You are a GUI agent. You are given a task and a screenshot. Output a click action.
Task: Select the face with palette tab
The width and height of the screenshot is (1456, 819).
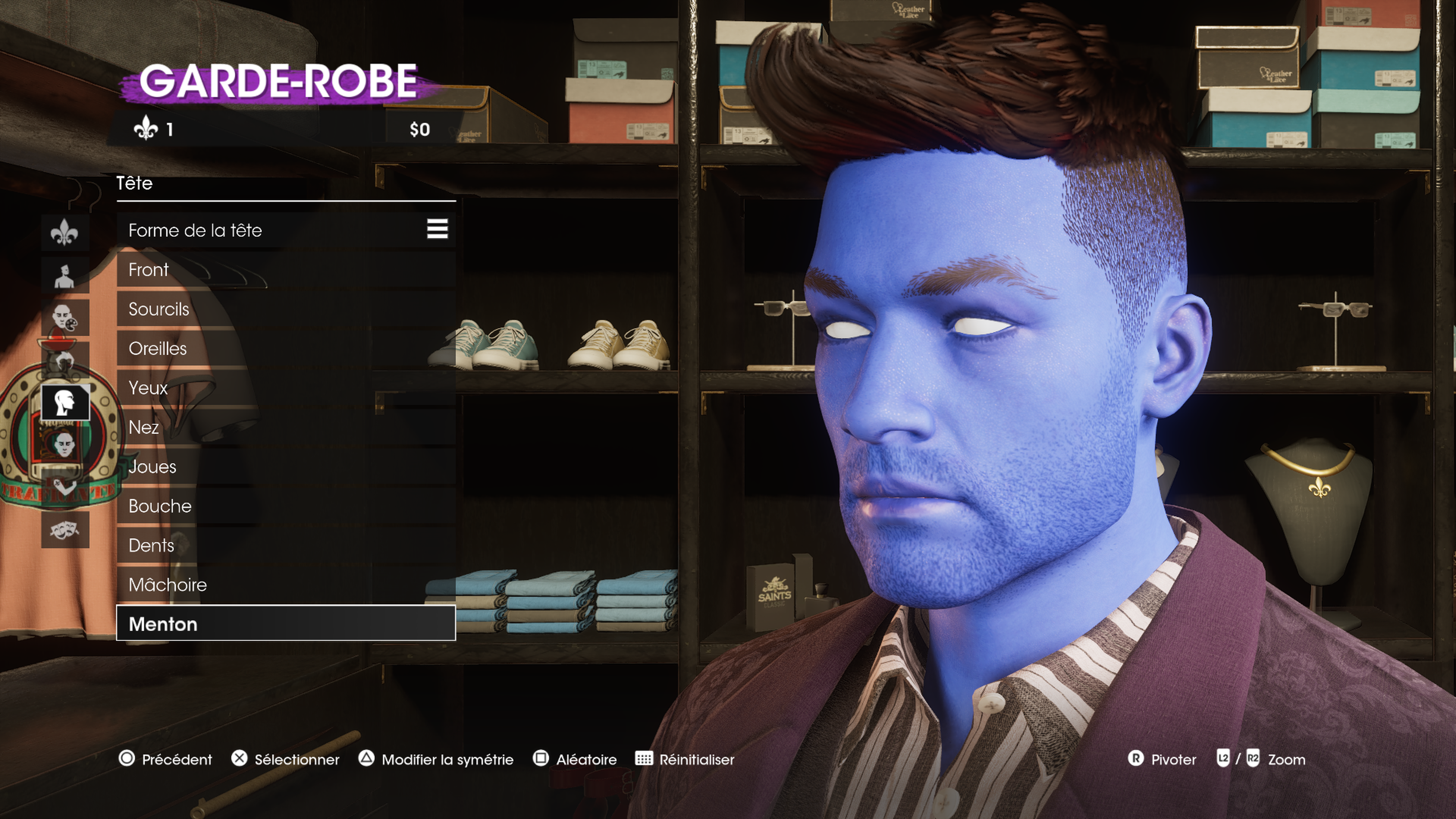(x=65, y=318)
